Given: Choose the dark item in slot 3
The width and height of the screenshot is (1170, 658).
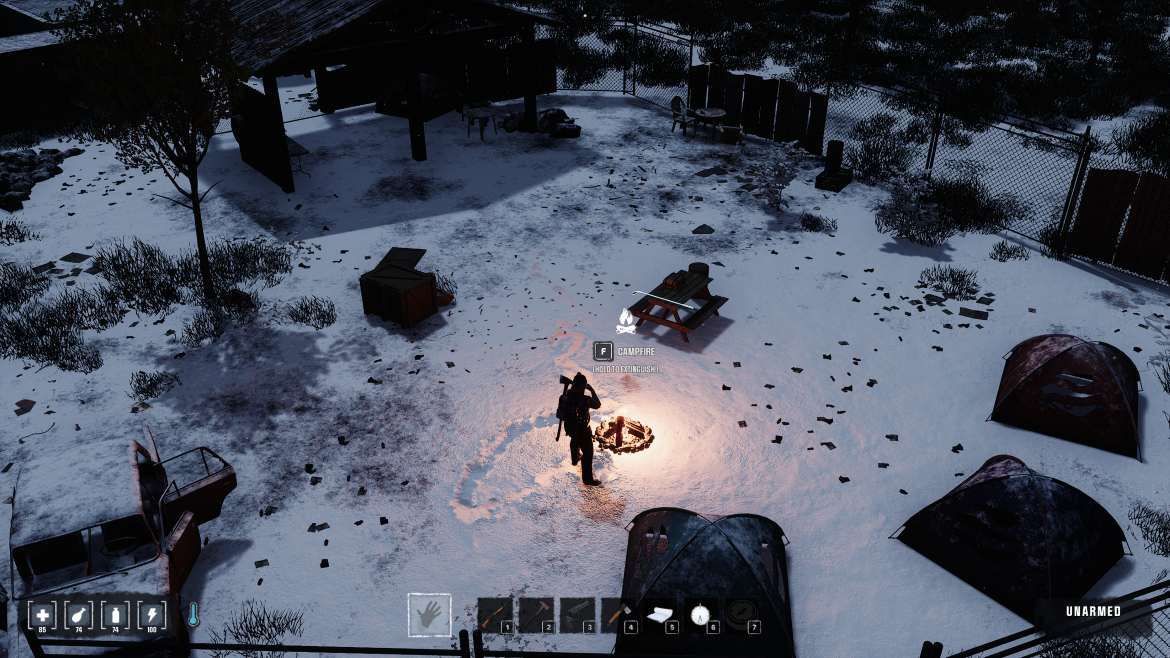Looking at the screenshot, I should (x=577, y=614).
